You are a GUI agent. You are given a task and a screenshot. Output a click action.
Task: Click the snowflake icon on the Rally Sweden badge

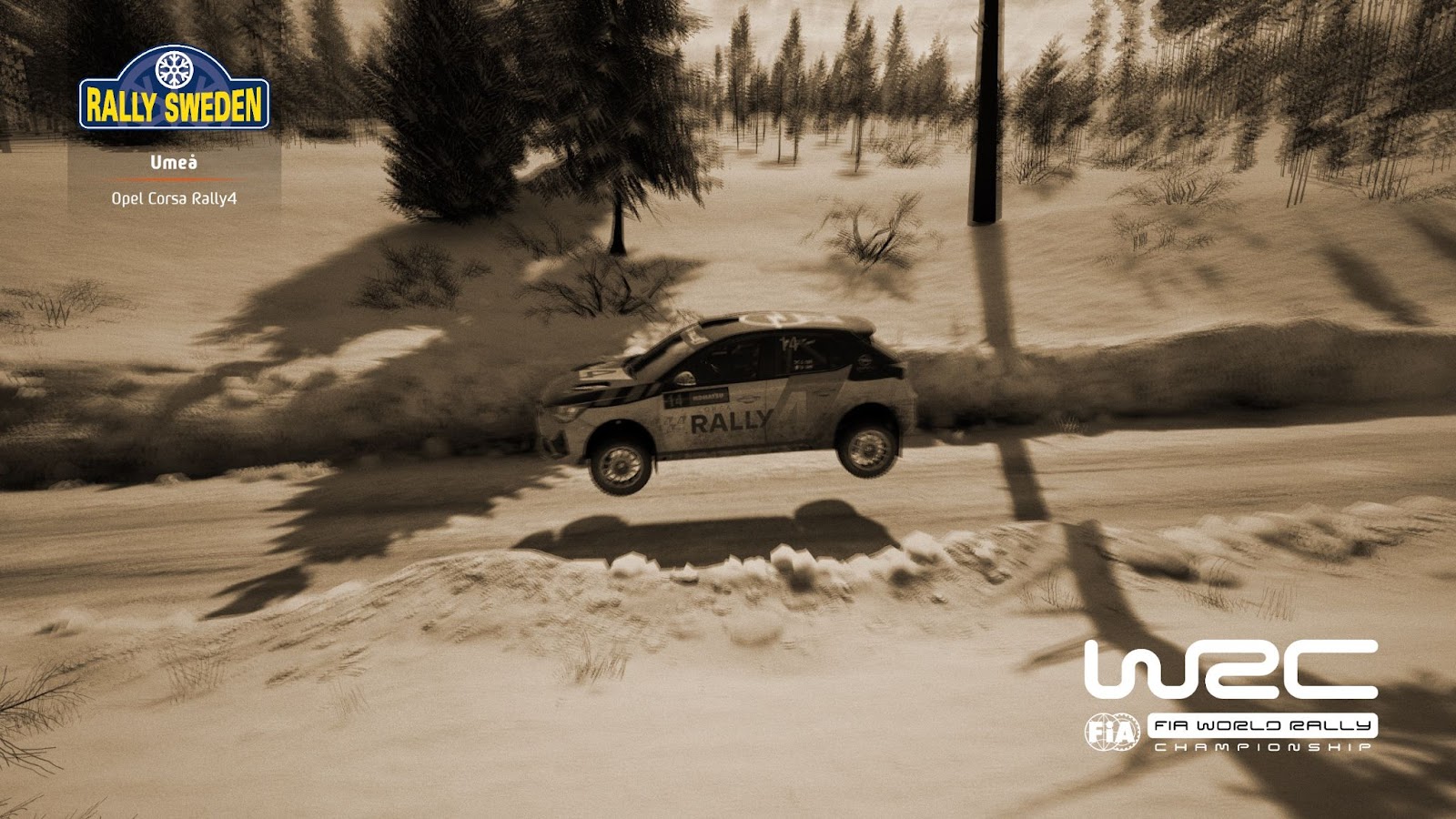[x=173, y=70]
